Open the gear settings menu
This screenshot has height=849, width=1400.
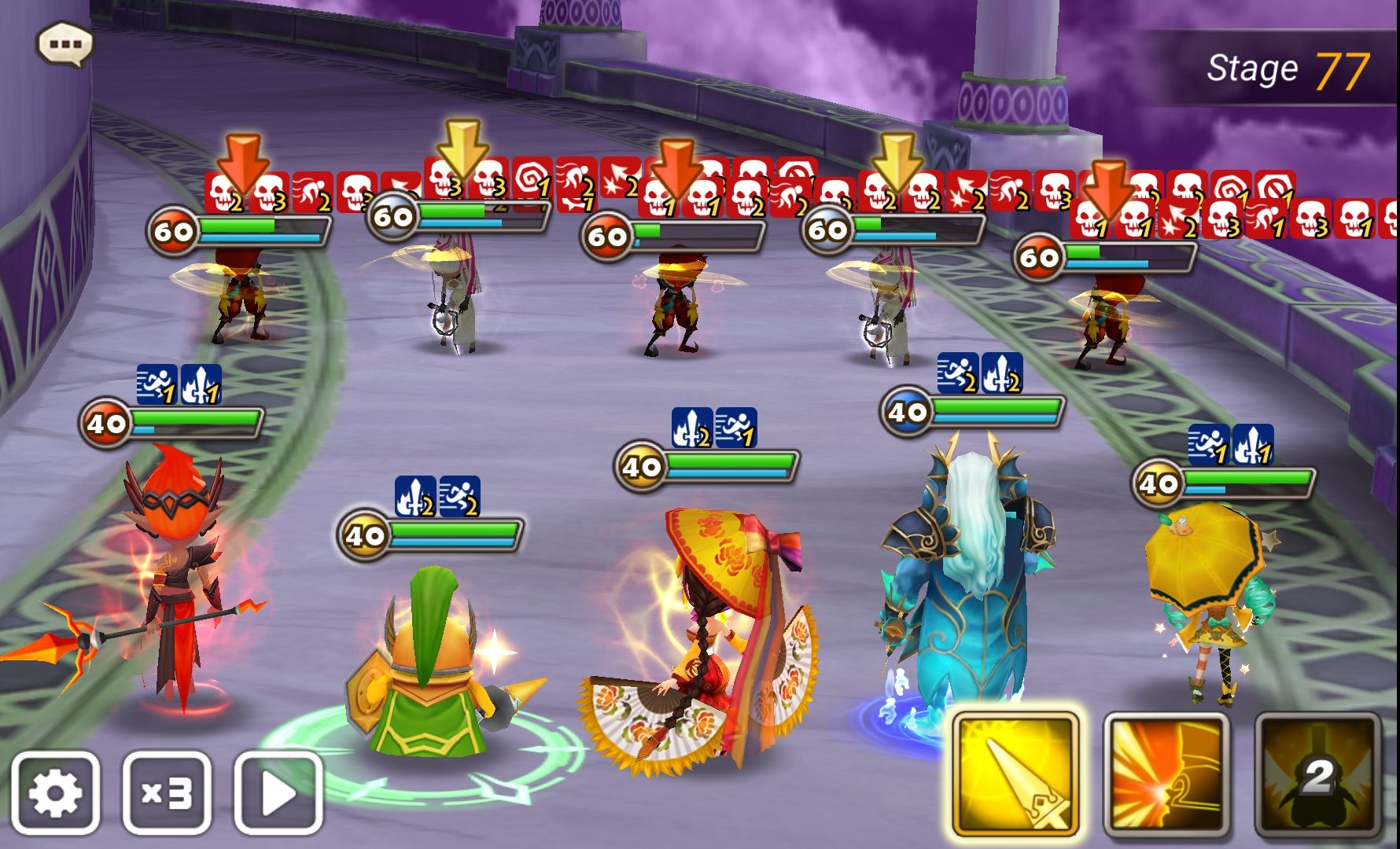click(x=55, y=792)
